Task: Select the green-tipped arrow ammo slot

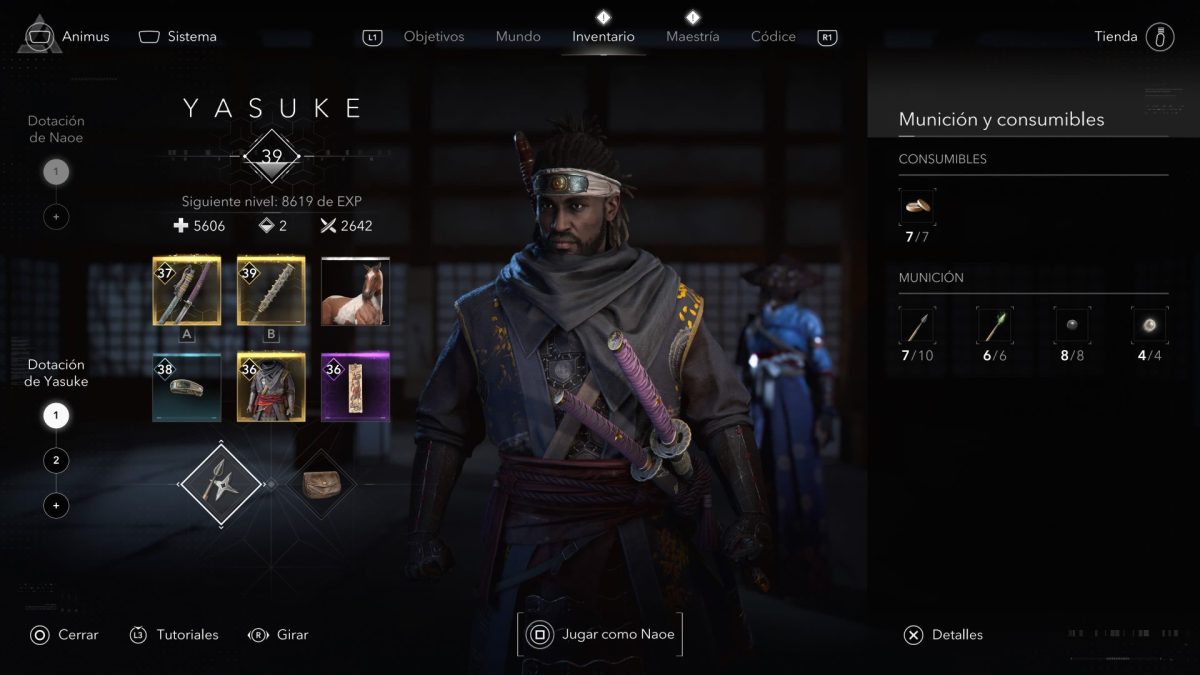Action: (x=994, y=326)
